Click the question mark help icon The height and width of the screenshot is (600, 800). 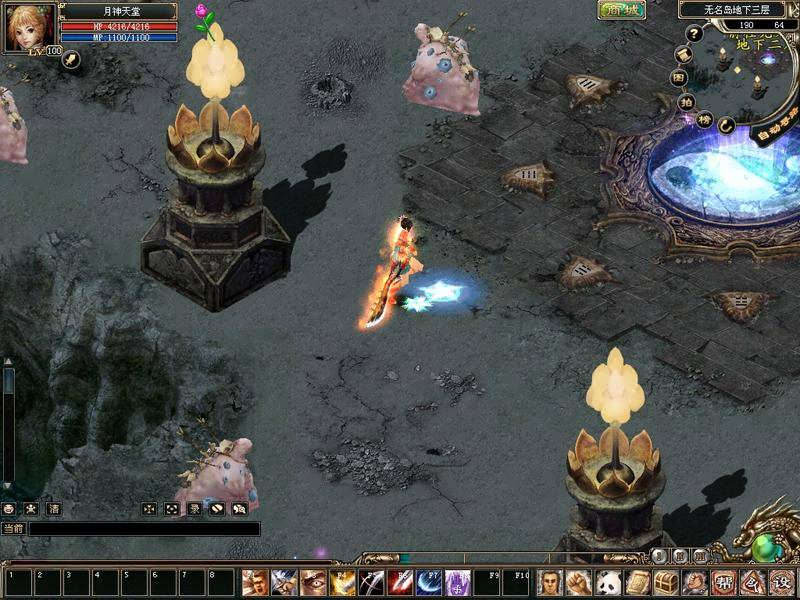pos(694,33)
